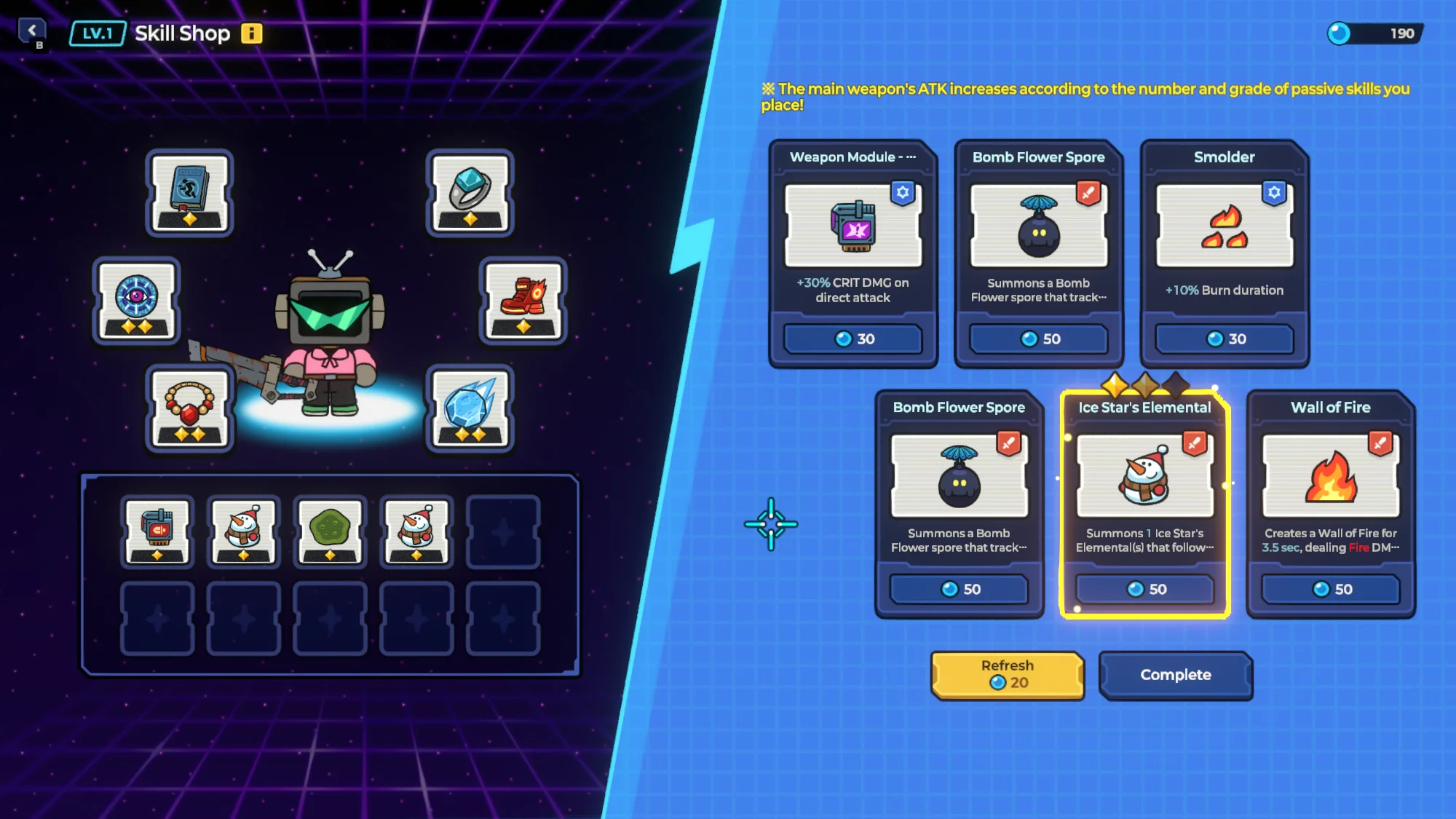Viewport: 1456px width, 819px height.
Task: Buy the Weapon Module for 30 gems
Action: coord(853,339)
